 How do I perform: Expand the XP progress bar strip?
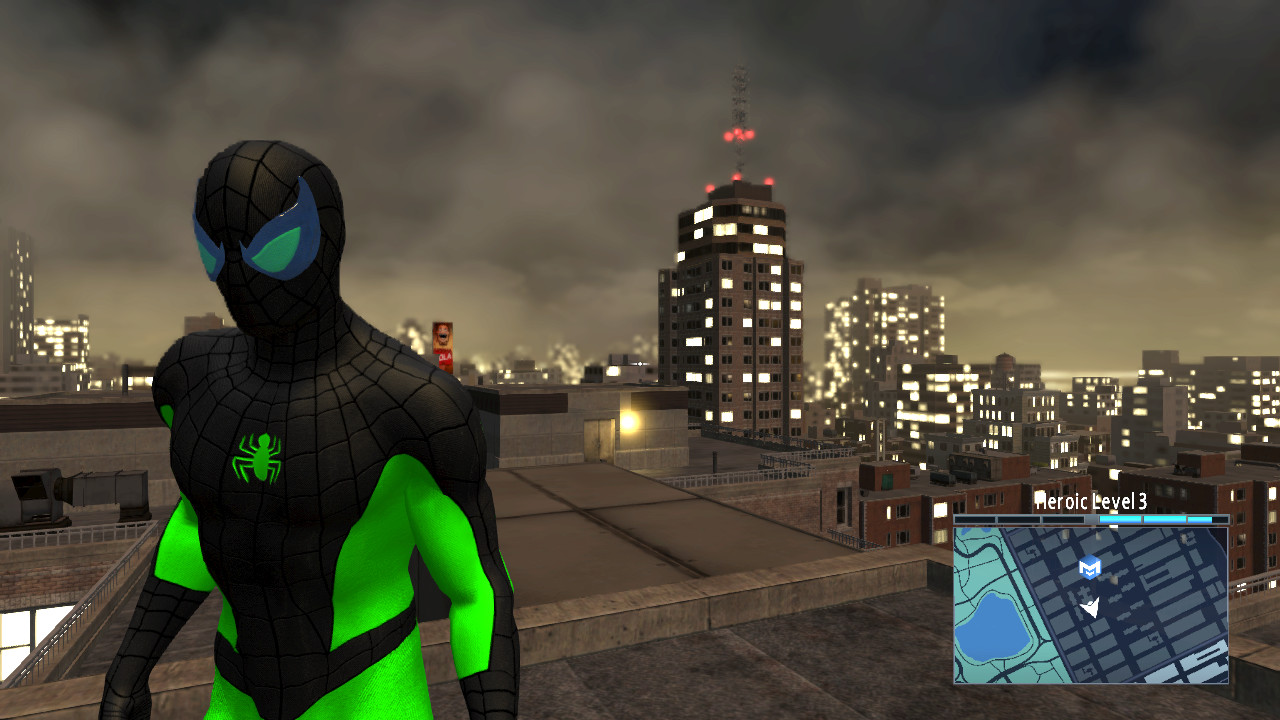(1090, 519)
